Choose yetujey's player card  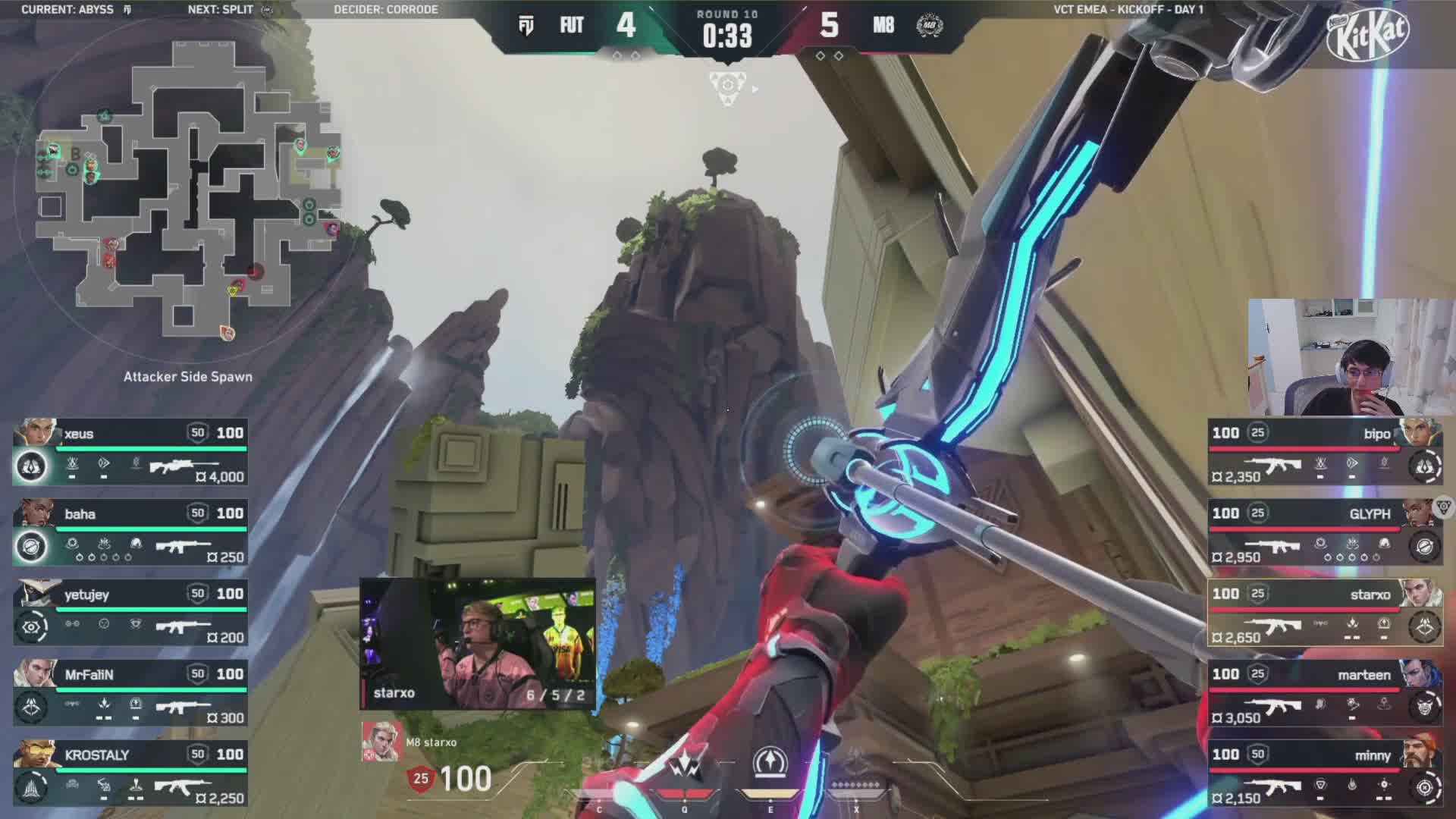tap(130, 613)
